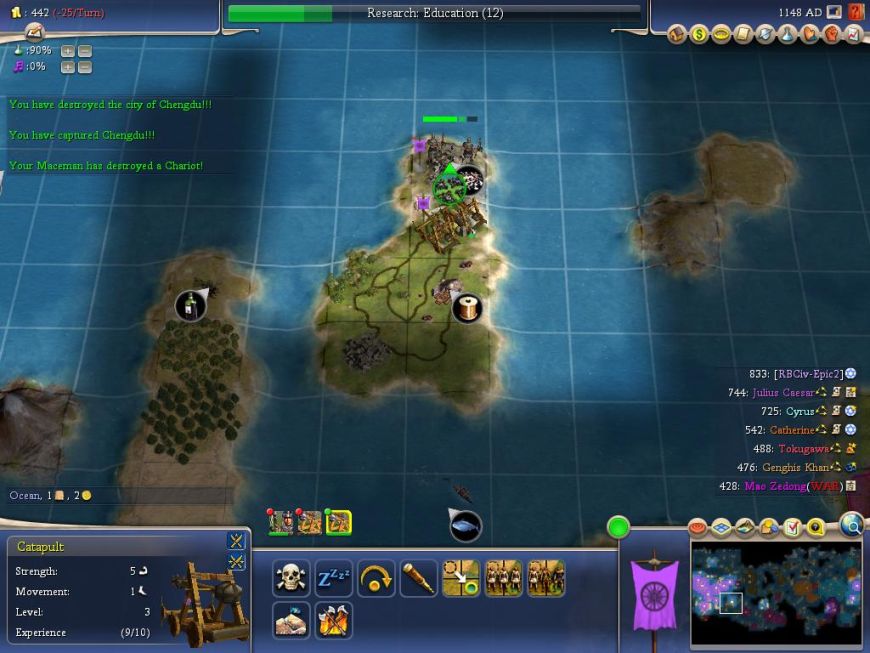Select the highlighted catapult in the stack
Screen dimensions: 870x653
coord(338,521)
